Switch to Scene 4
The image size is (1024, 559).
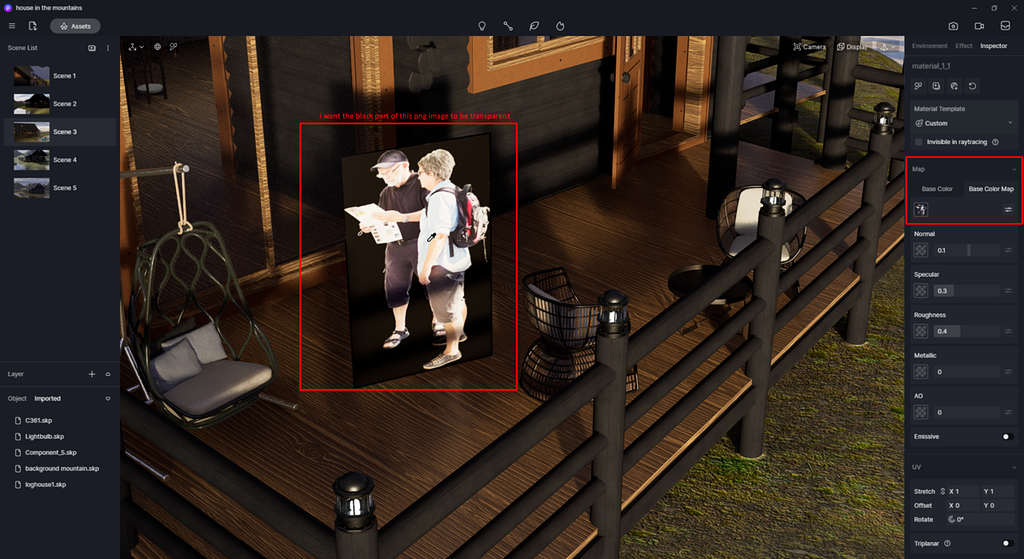coord(32,160)
